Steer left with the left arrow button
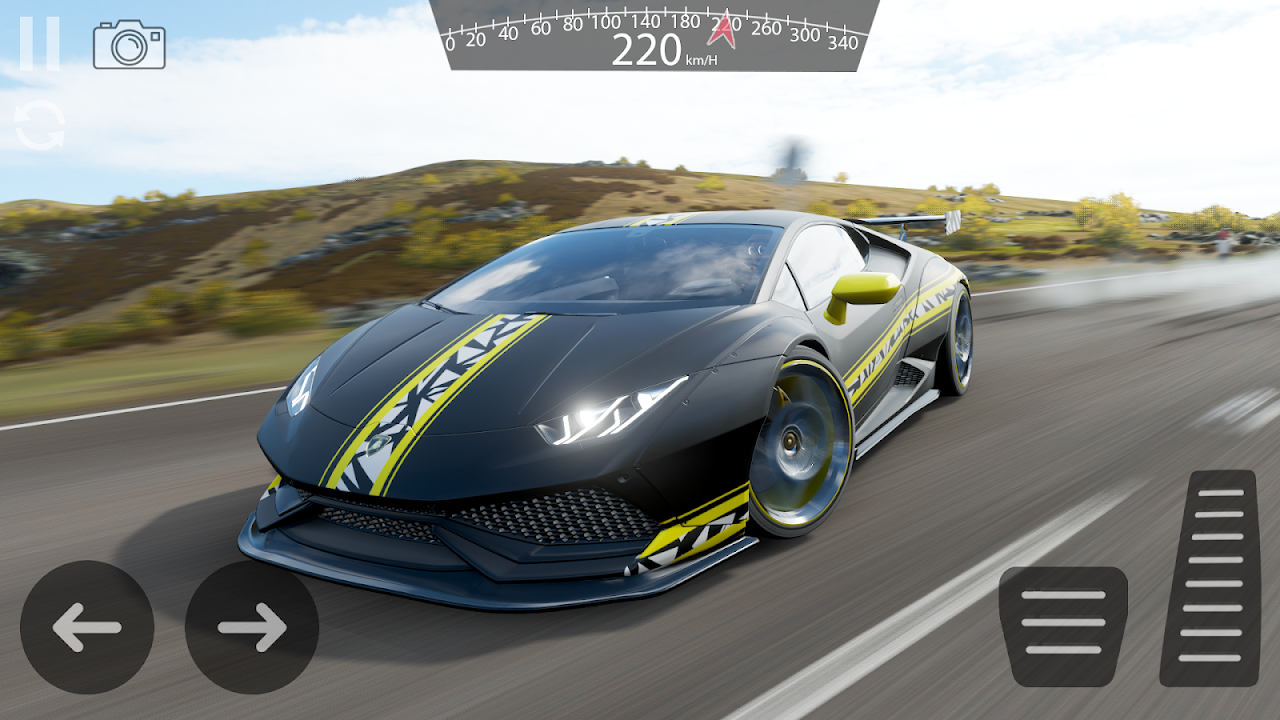The width and height of the screenshot is (1280, 720). click(x=87, y=627)
